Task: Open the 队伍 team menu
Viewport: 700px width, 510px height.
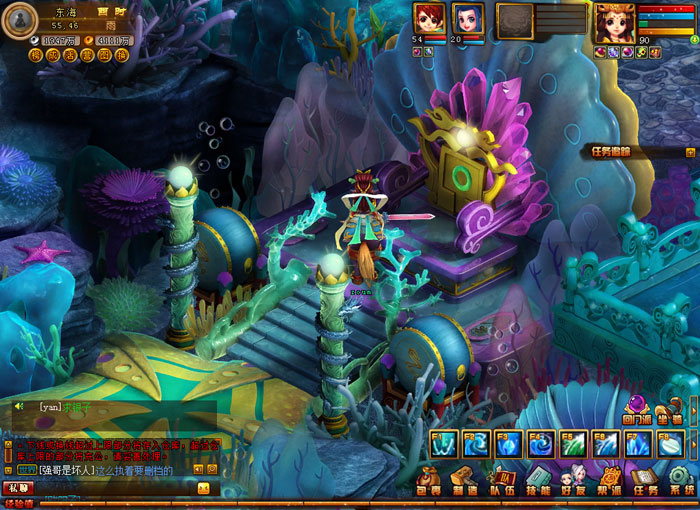Action: (x=502, y=480)
